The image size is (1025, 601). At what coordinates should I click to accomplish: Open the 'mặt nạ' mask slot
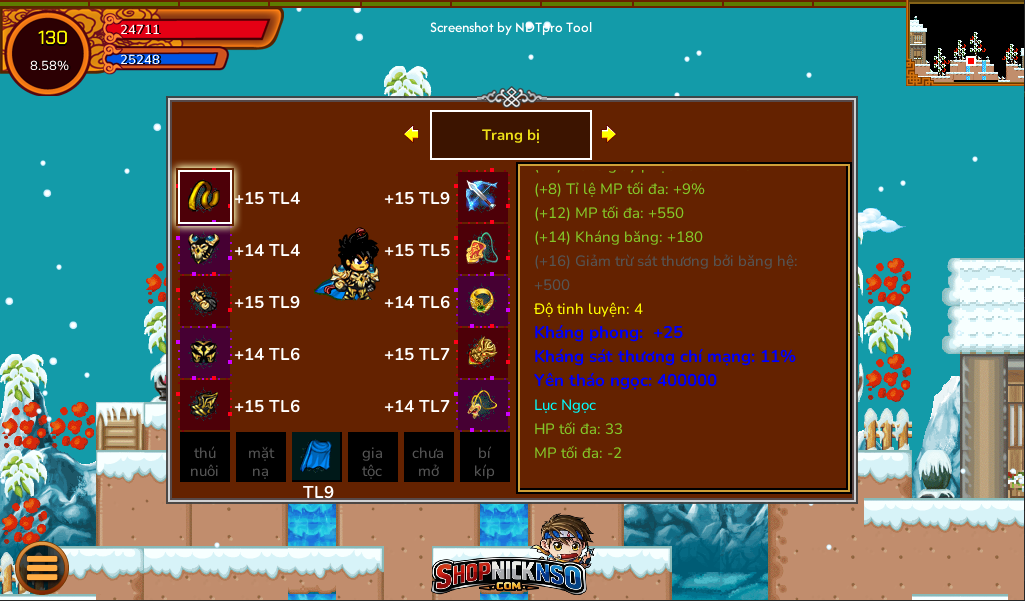coord(261,458)
